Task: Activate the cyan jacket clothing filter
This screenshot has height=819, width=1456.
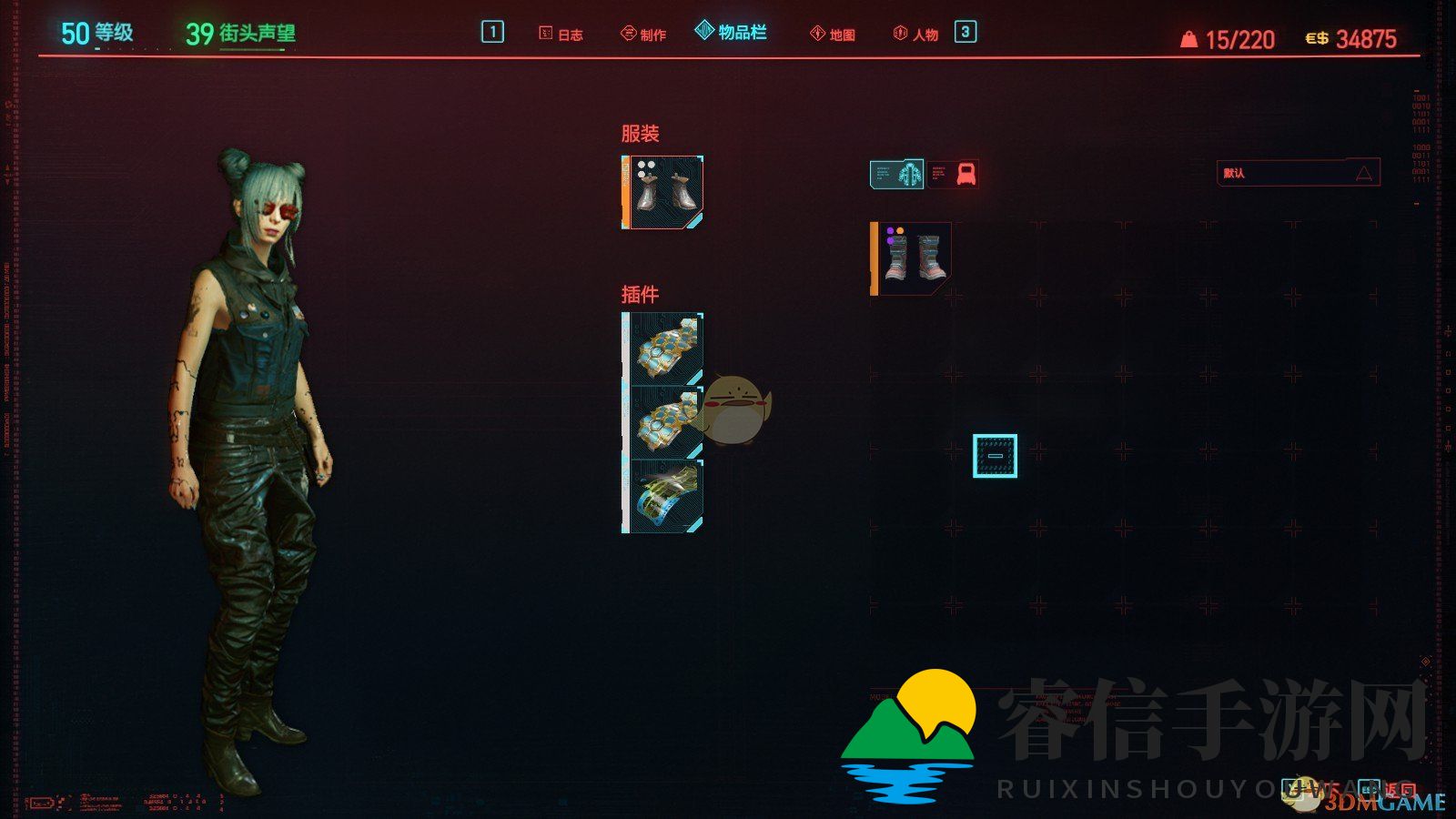Action: point(897,174)
